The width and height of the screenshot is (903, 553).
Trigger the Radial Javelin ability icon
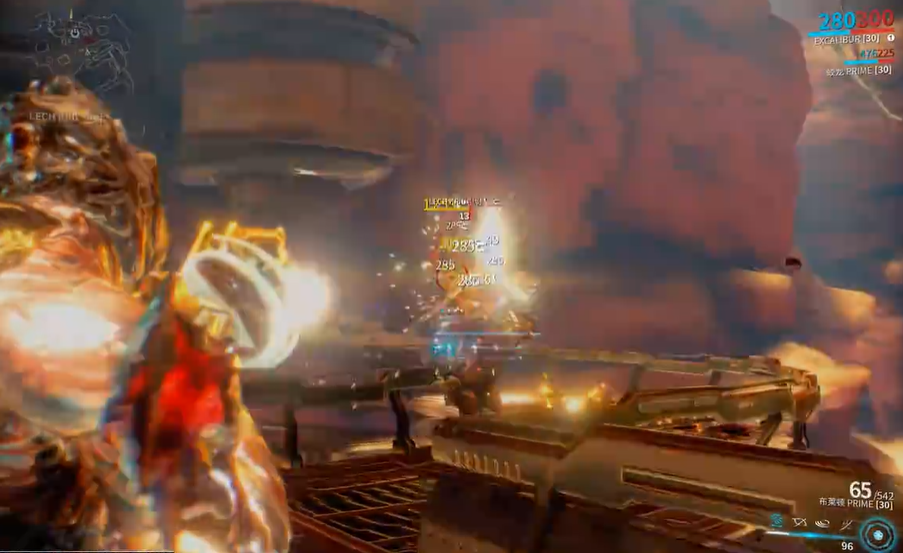tap(822, 522)
